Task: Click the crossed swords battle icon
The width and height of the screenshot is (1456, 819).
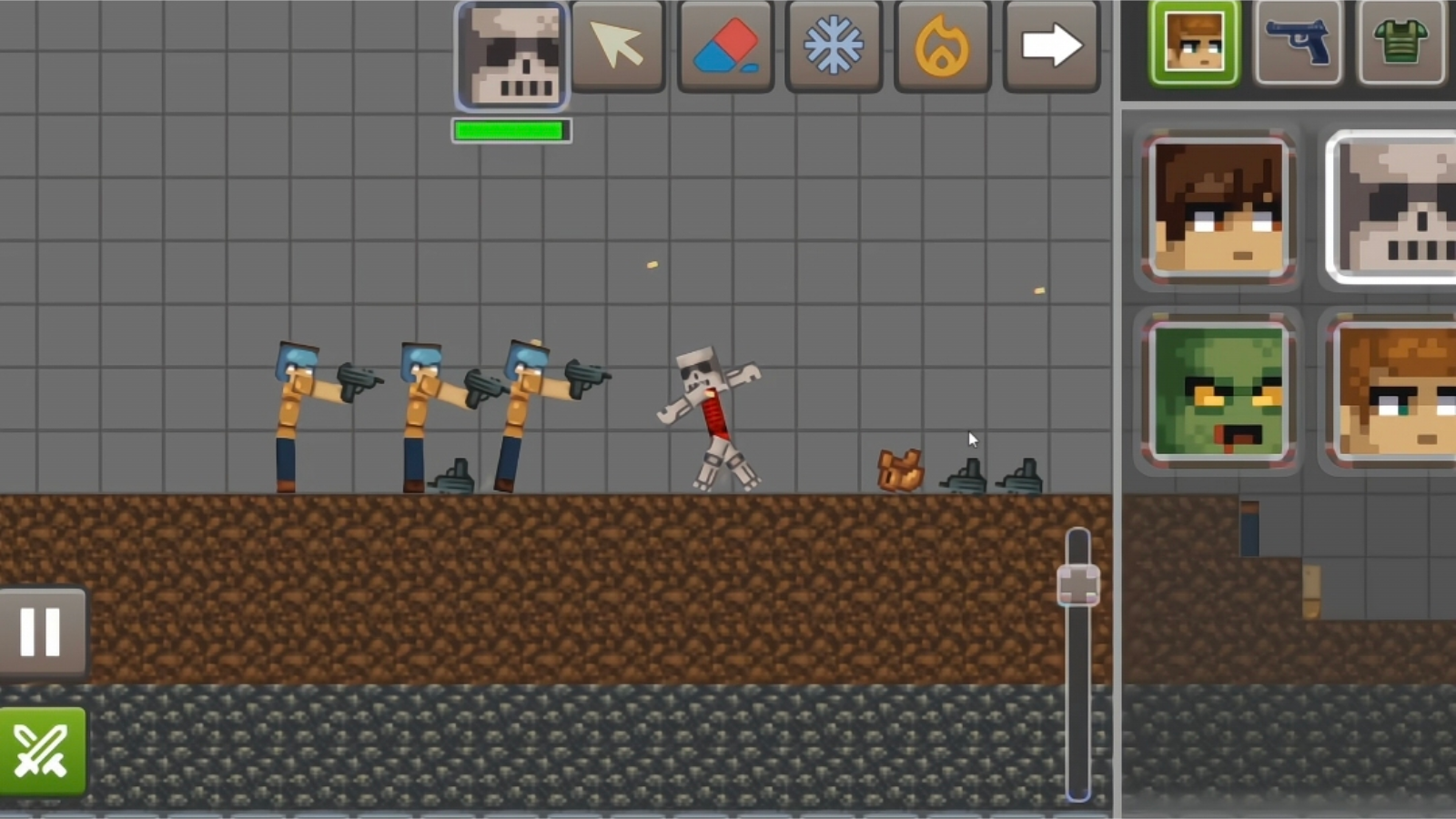Action: pos(40,750)
